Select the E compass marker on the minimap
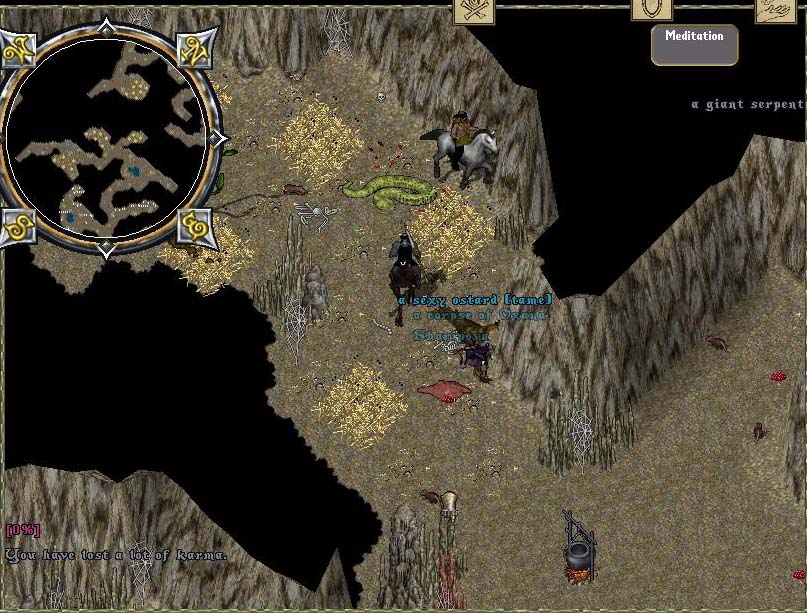 pos(193,227)
